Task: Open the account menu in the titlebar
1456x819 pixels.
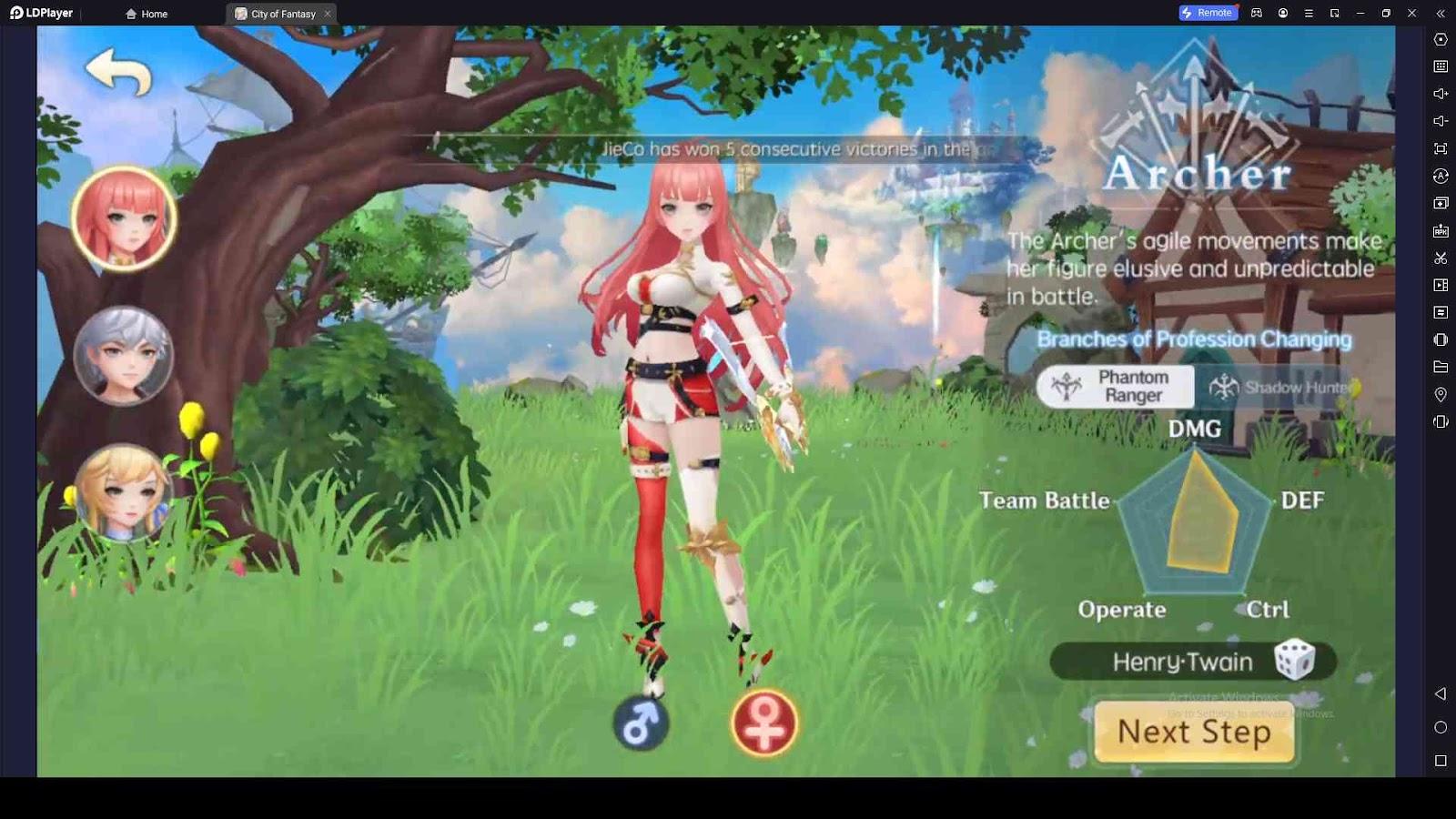Action: pyautogui.click(x=1284, y=13)
